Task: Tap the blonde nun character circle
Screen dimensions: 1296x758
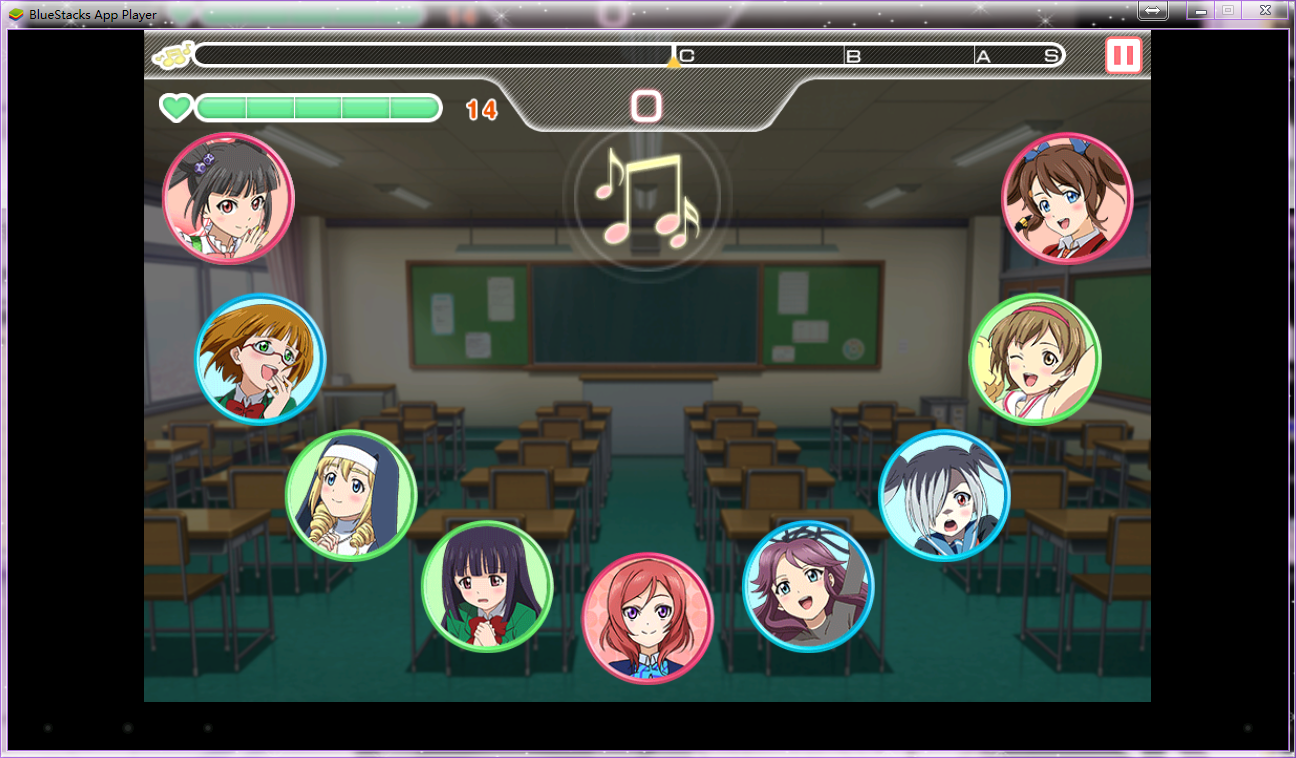Action: click(x=350, y=495)
